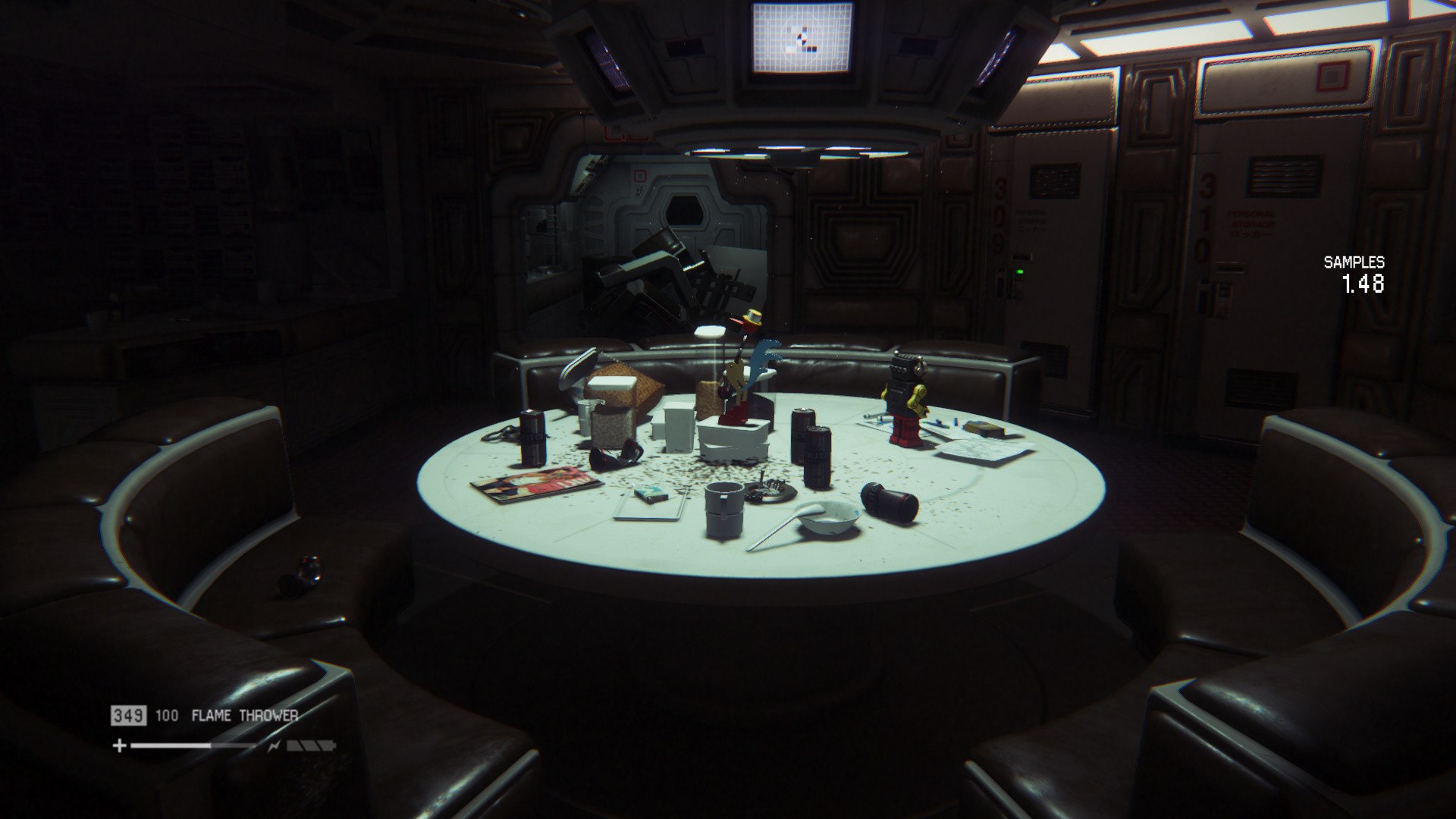Select the Flame Thrower weapon label
The width and height of the screenshot is (1456, 819).
244,715
